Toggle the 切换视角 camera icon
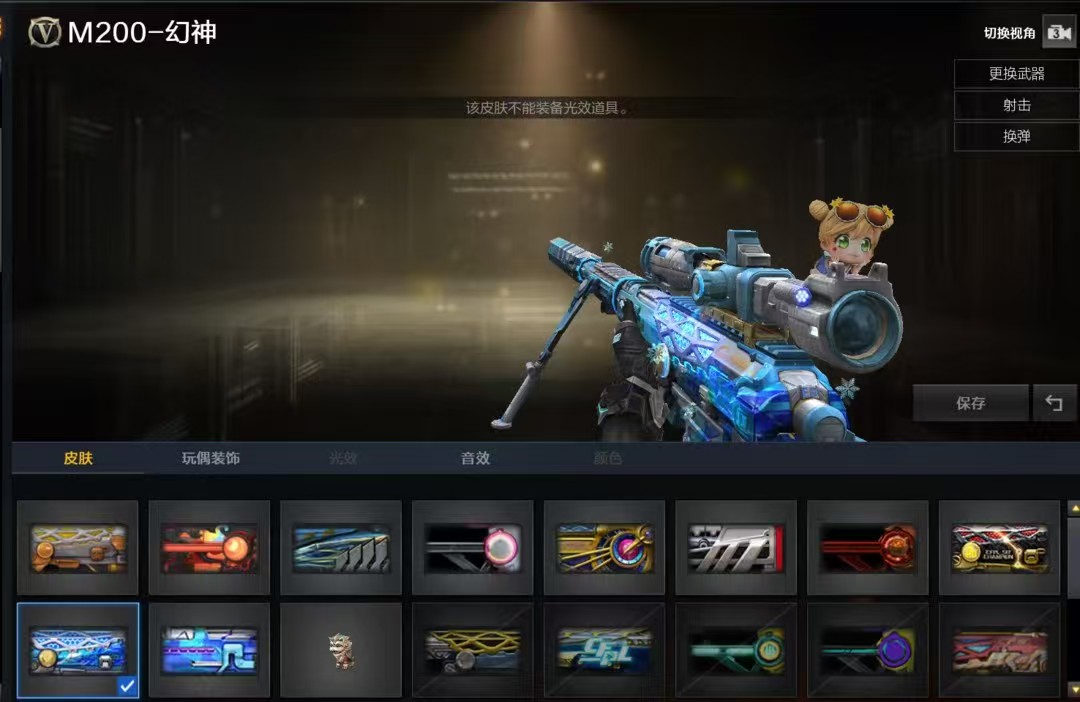The width and height of the screenshot is (1080, 702). [x=1058, y=33]
